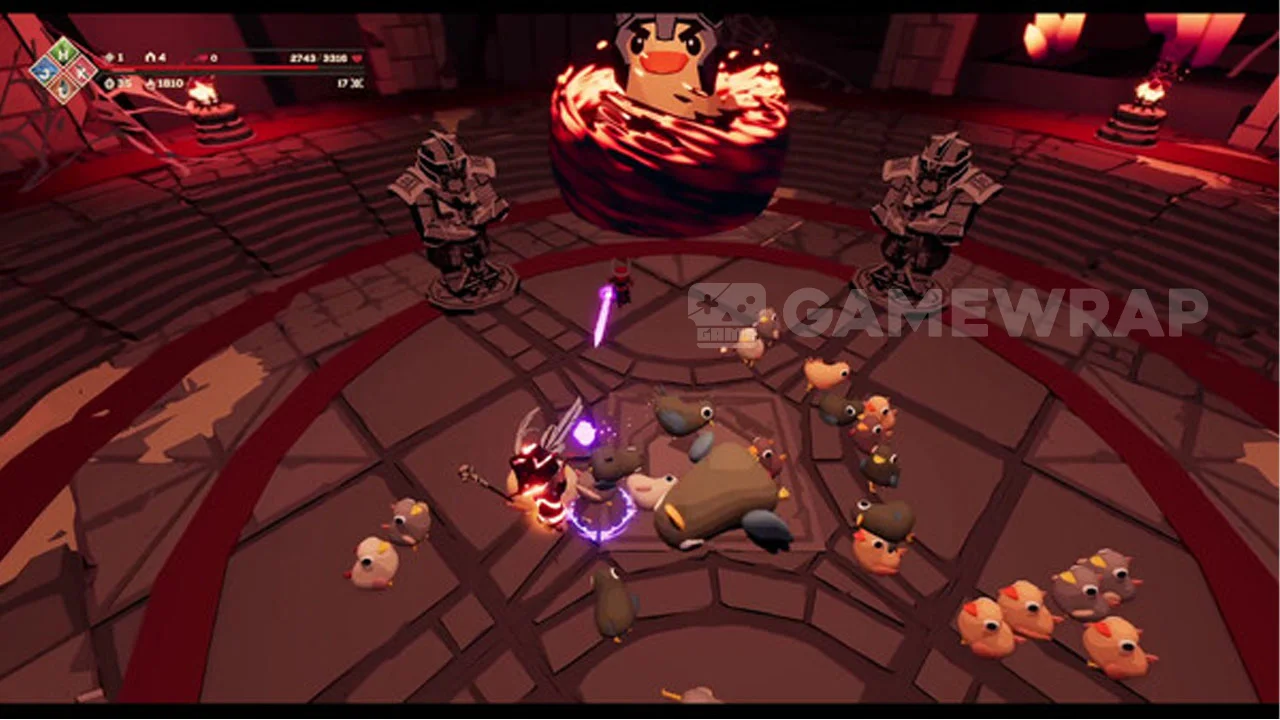This screenshot has height=720, width=1280.
Task: Activate the red diamond ability
Action: (82, 69)
